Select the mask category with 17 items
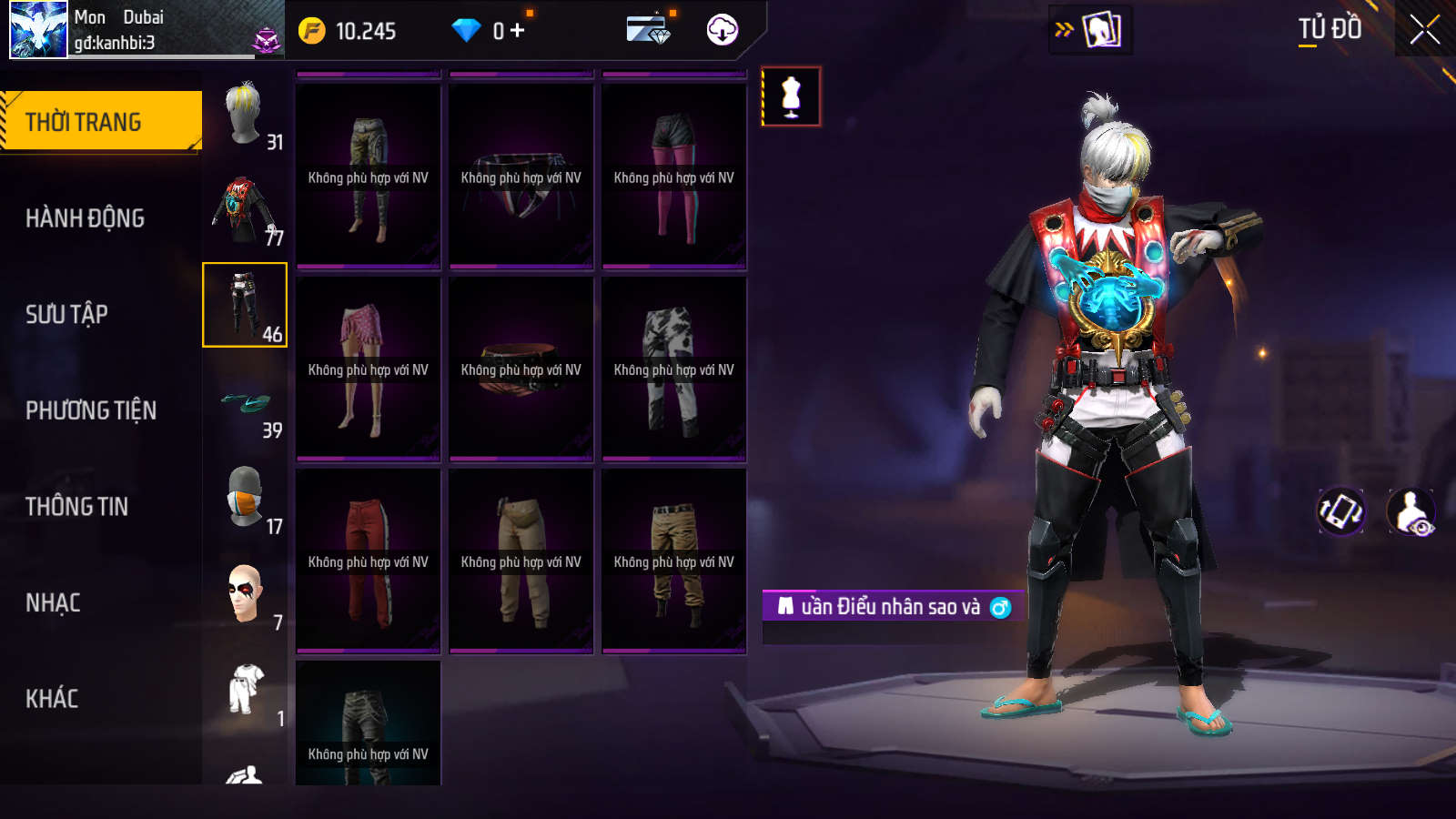Image resolution: width=1456 pixels, height=819 pixels. pyautogui.click(x=245, y=499)
